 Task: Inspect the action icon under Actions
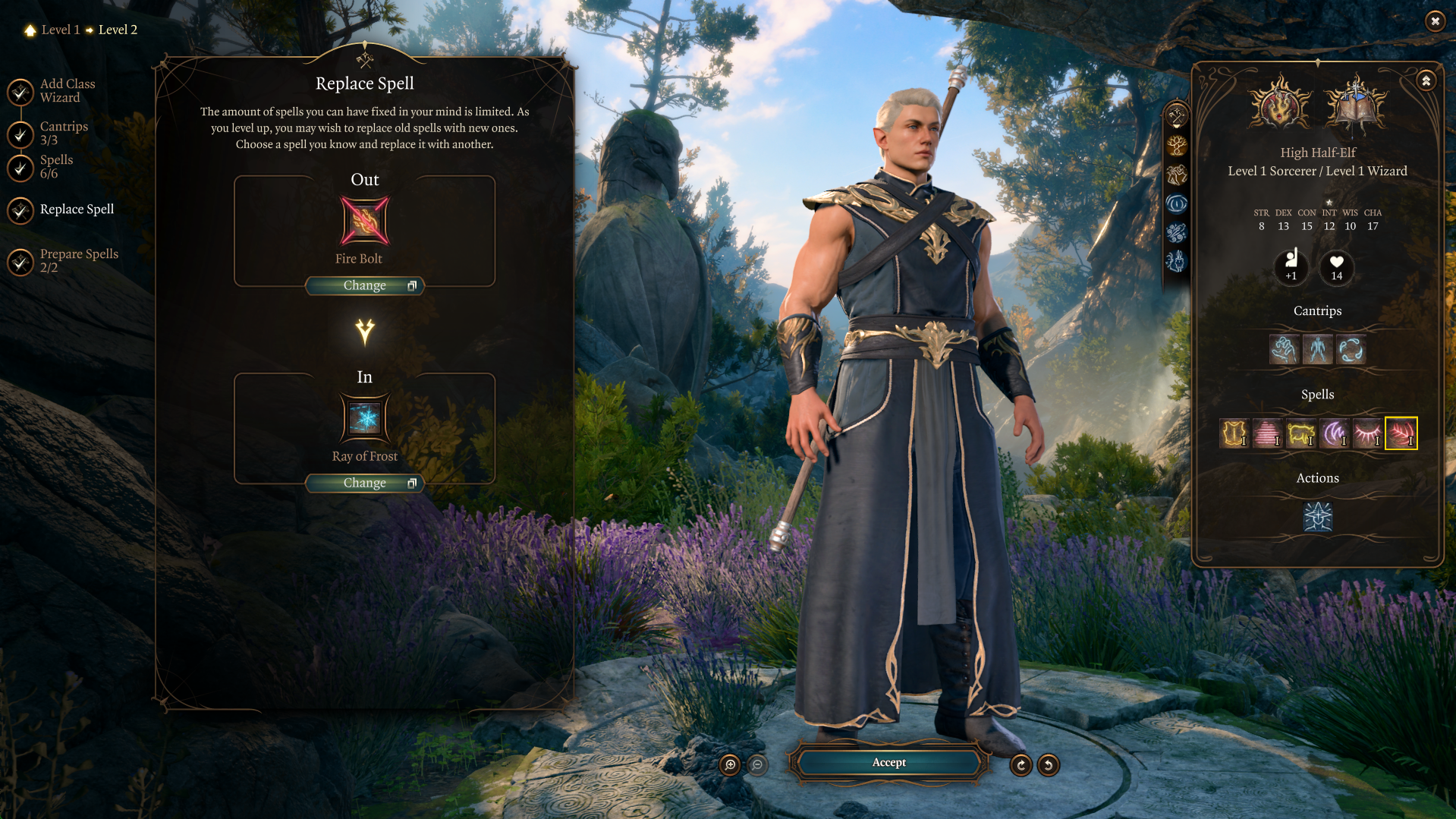(x=1318, y=517)
